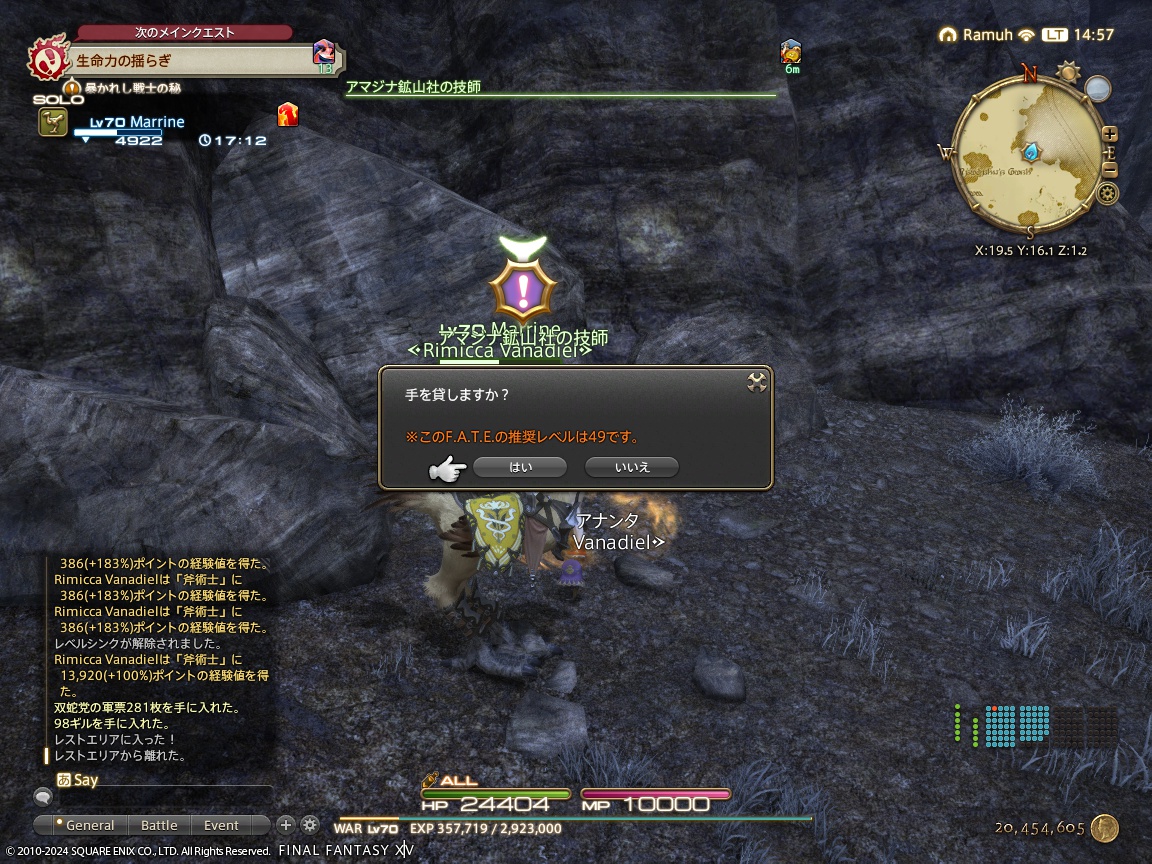Open minimap settings via the gear button
The height and width of the screenshot is (864, 1152).
point(1107,193)
